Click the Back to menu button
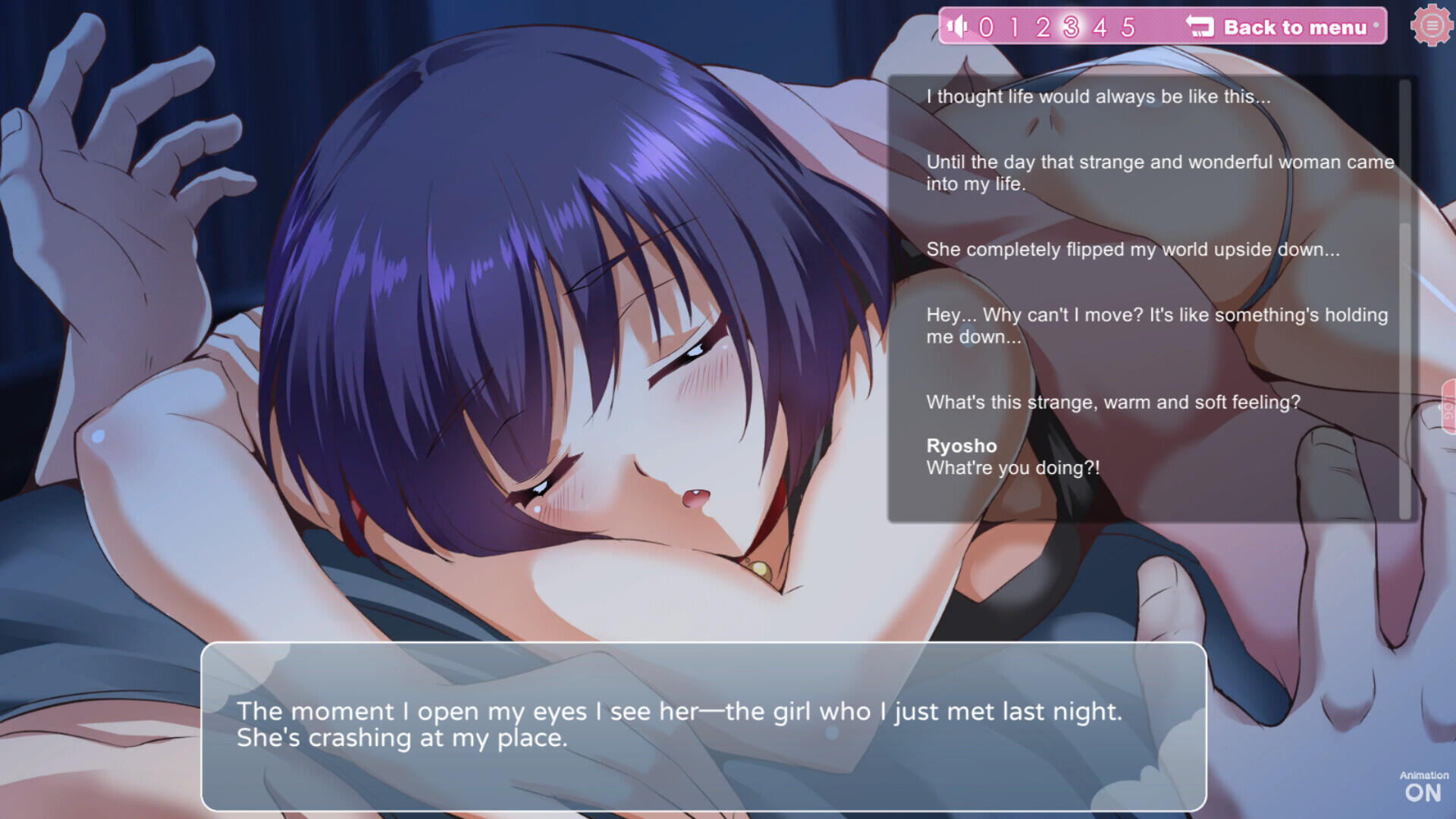 1297,27
